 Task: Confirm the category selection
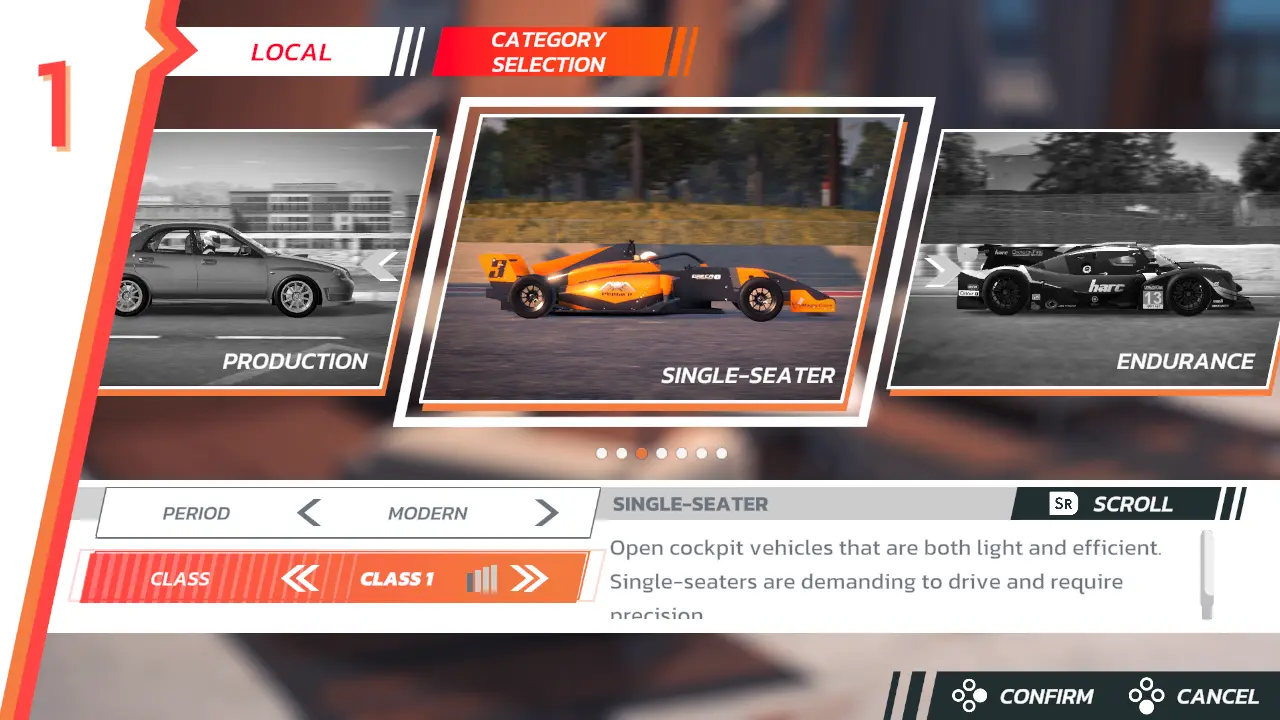point(1024,696)
